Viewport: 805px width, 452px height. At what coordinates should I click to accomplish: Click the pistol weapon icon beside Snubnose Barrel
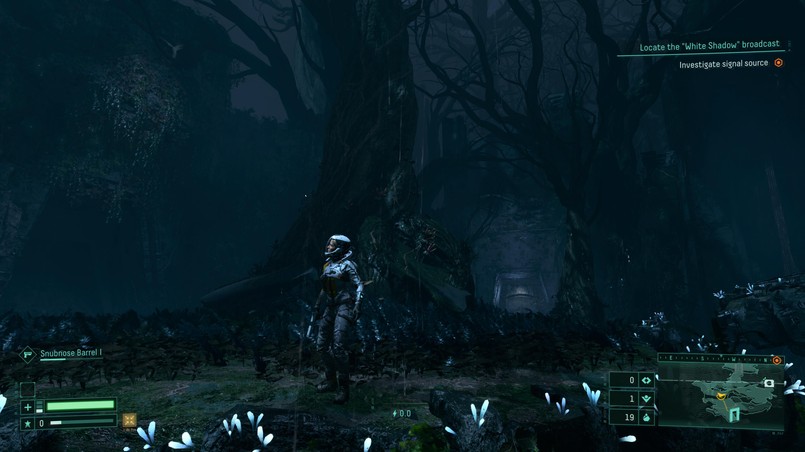(x=28, y=354)
